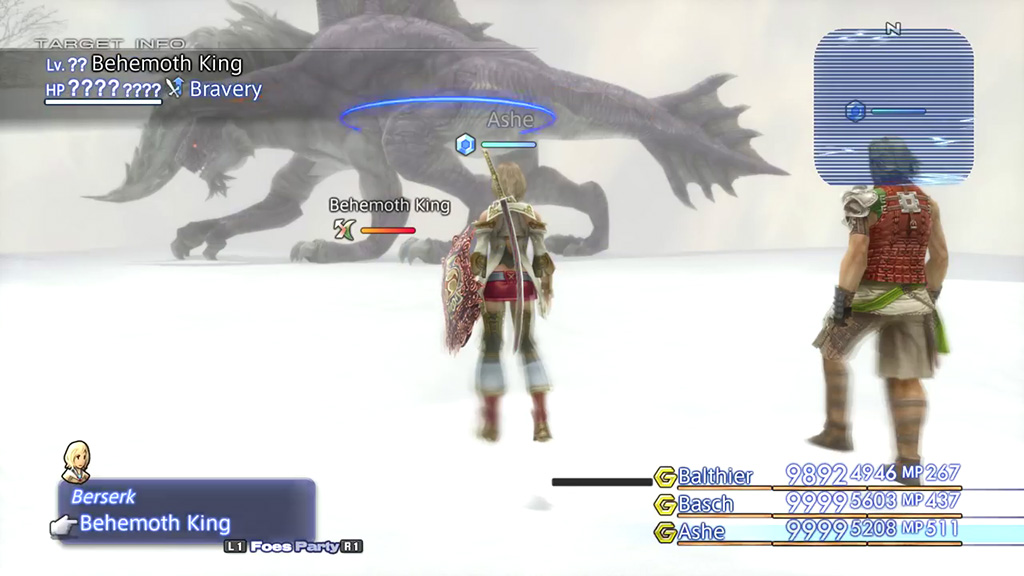This screenshot has width=1024, height=576.
Task: Click the Foes Party target switcher label
Action: point(293,547)
